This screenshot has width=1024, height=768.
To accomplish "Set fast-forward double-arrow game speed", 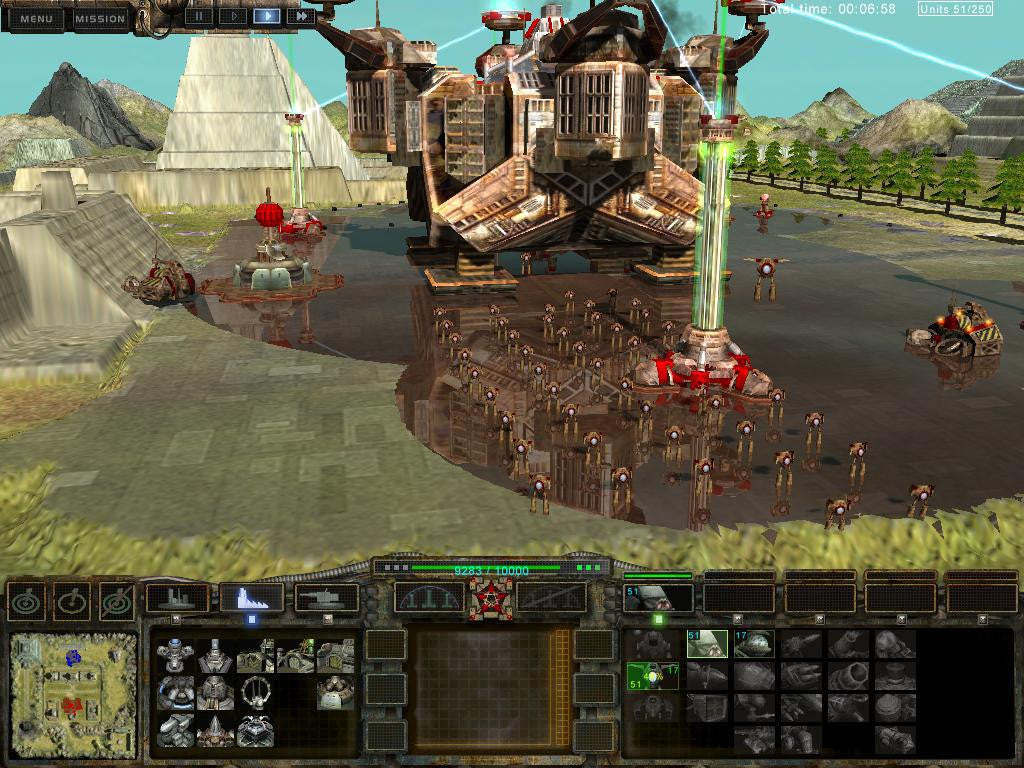I will tap(300, 16).
